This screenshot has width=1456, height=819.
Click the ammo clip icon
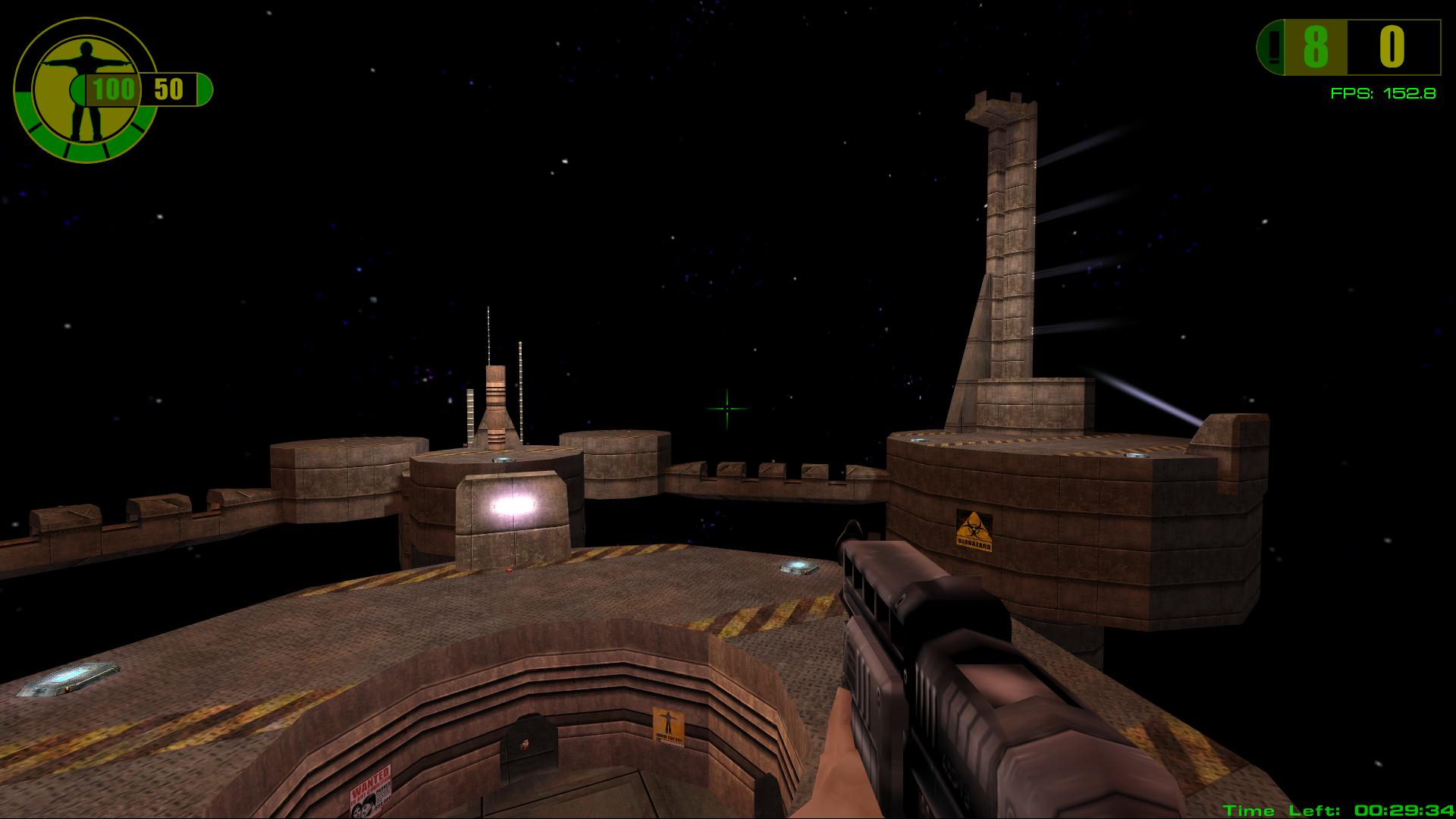click(x=1271, y=49)
